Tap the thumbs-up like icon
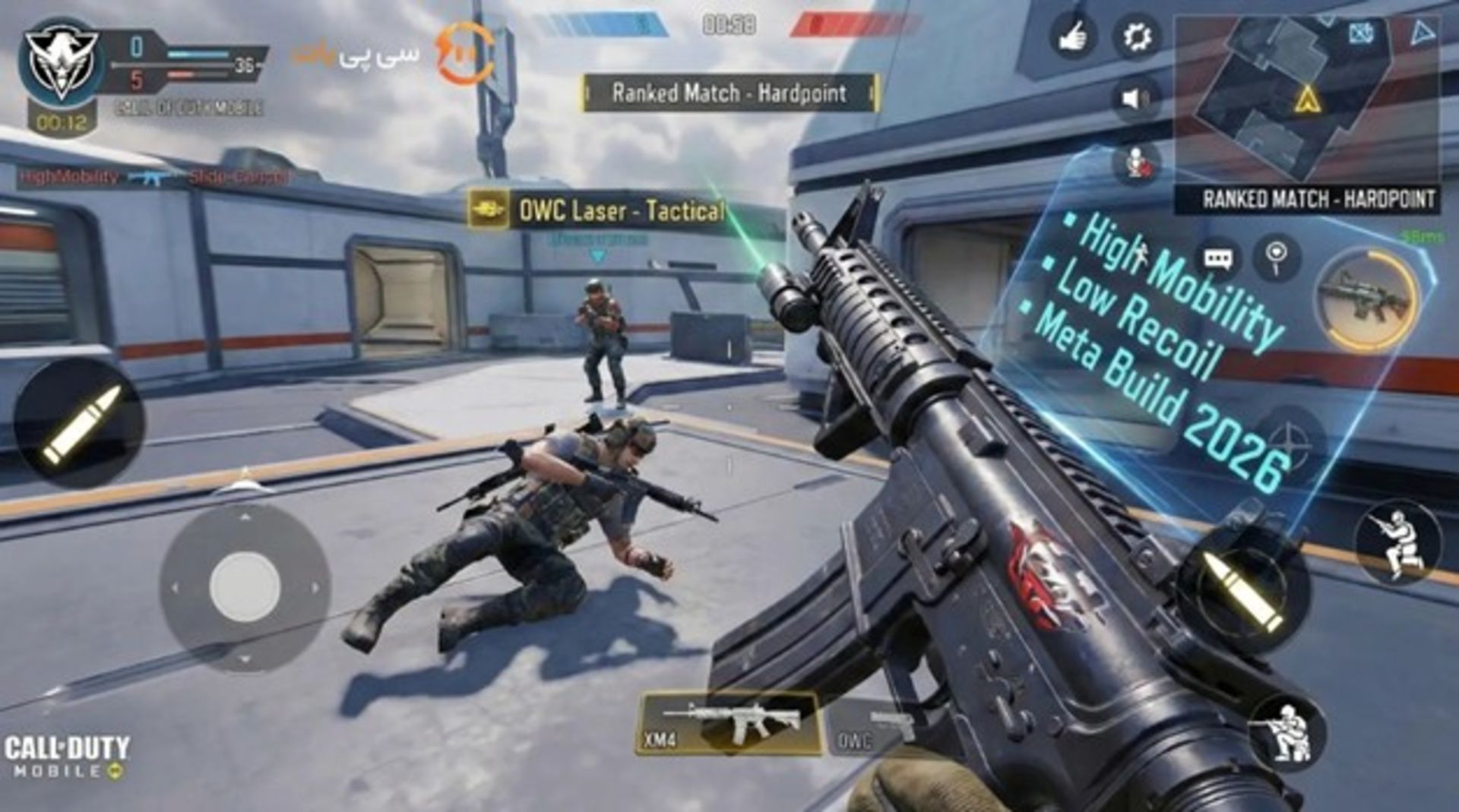The image size is (1459, 812). point(1073,36)
